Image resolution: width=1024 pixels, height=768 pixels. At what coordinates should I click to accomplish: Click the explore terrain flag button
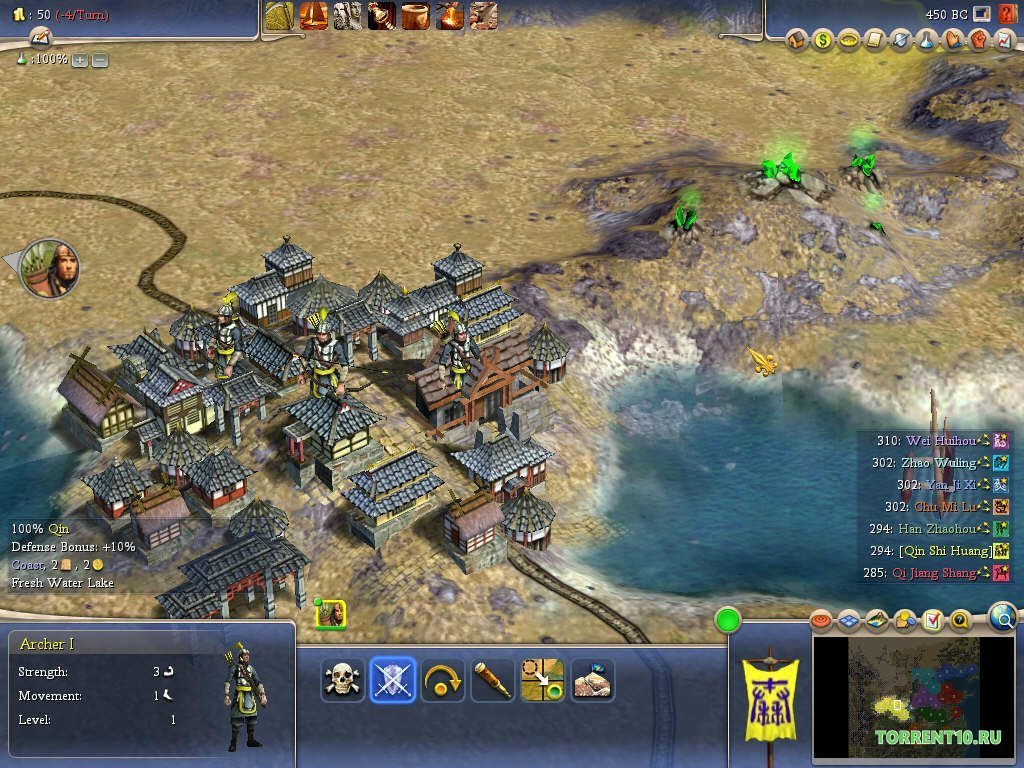[592, 680]
